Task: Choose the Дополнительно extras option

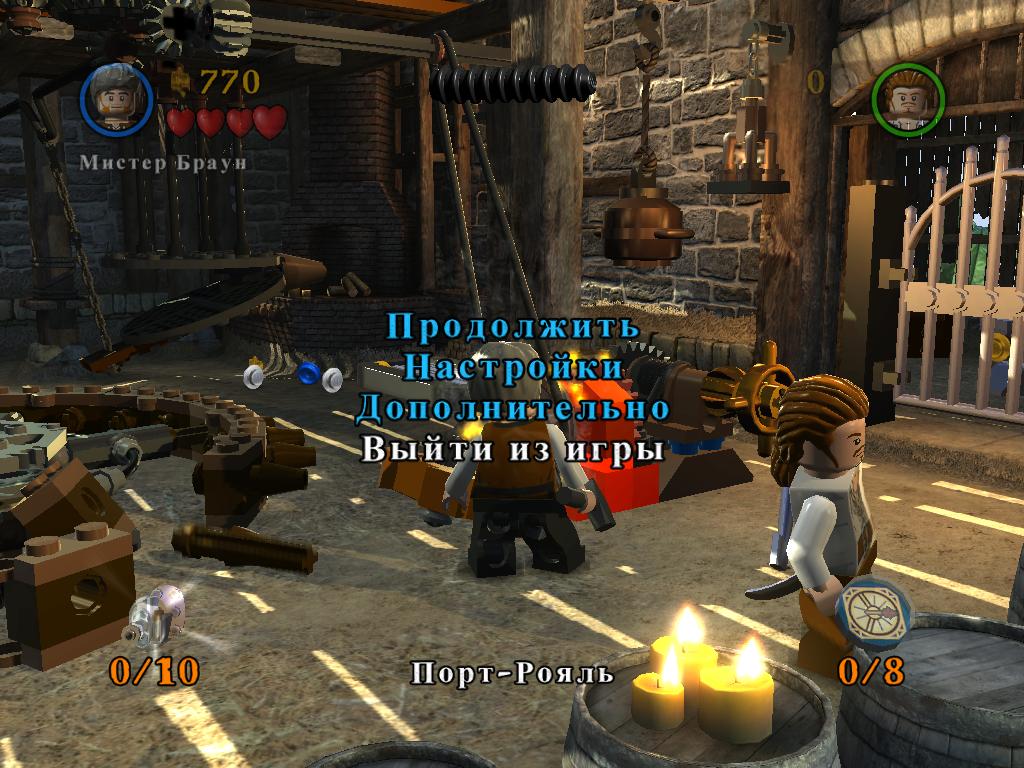Action: pos(512,408)
